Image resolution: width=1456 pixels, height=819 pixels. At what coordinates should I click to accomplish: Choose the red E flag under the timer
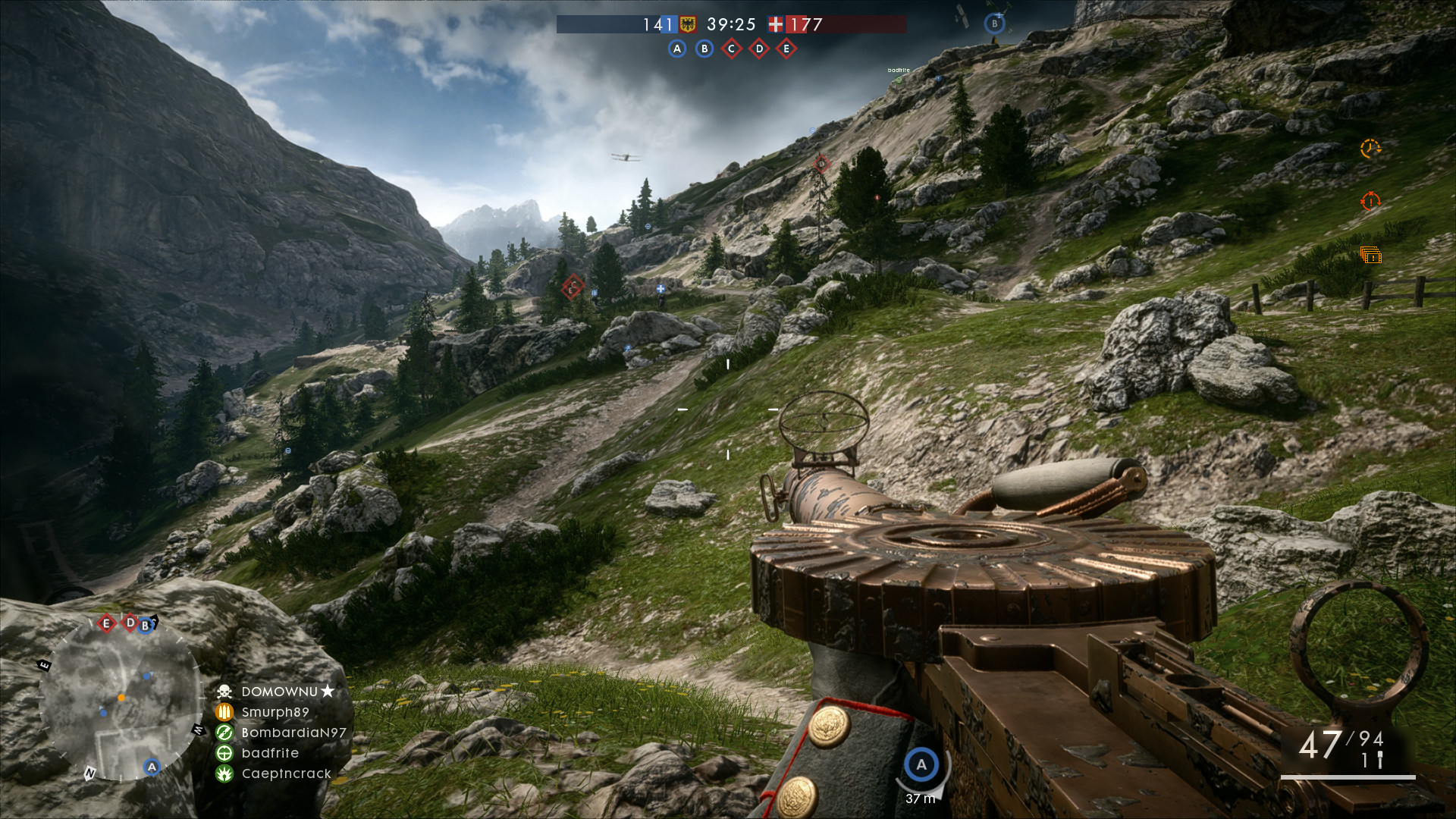click(x=786, y=49)
